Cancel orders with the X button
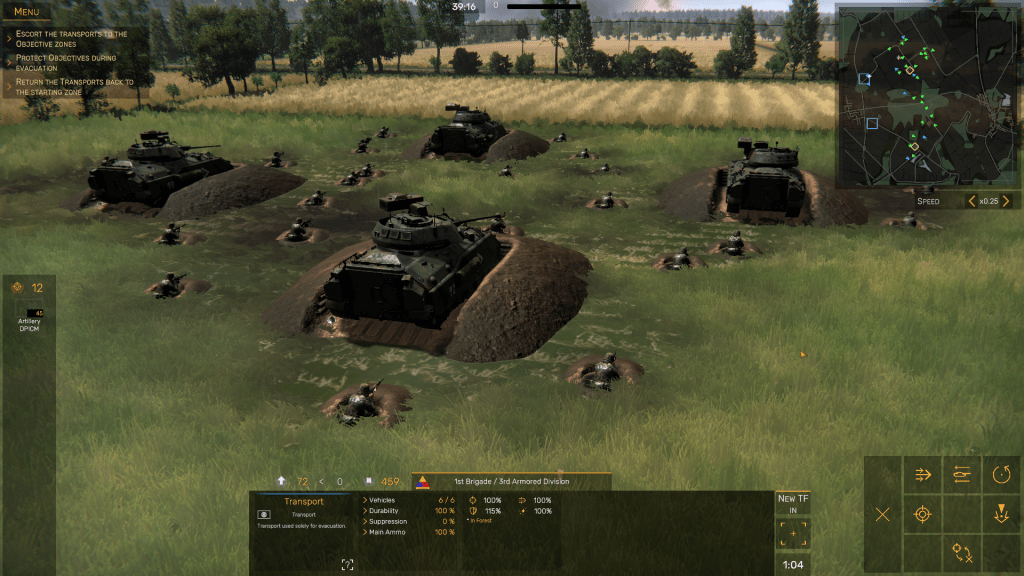This screenshot has height=576, width=1024. [882, 514]
